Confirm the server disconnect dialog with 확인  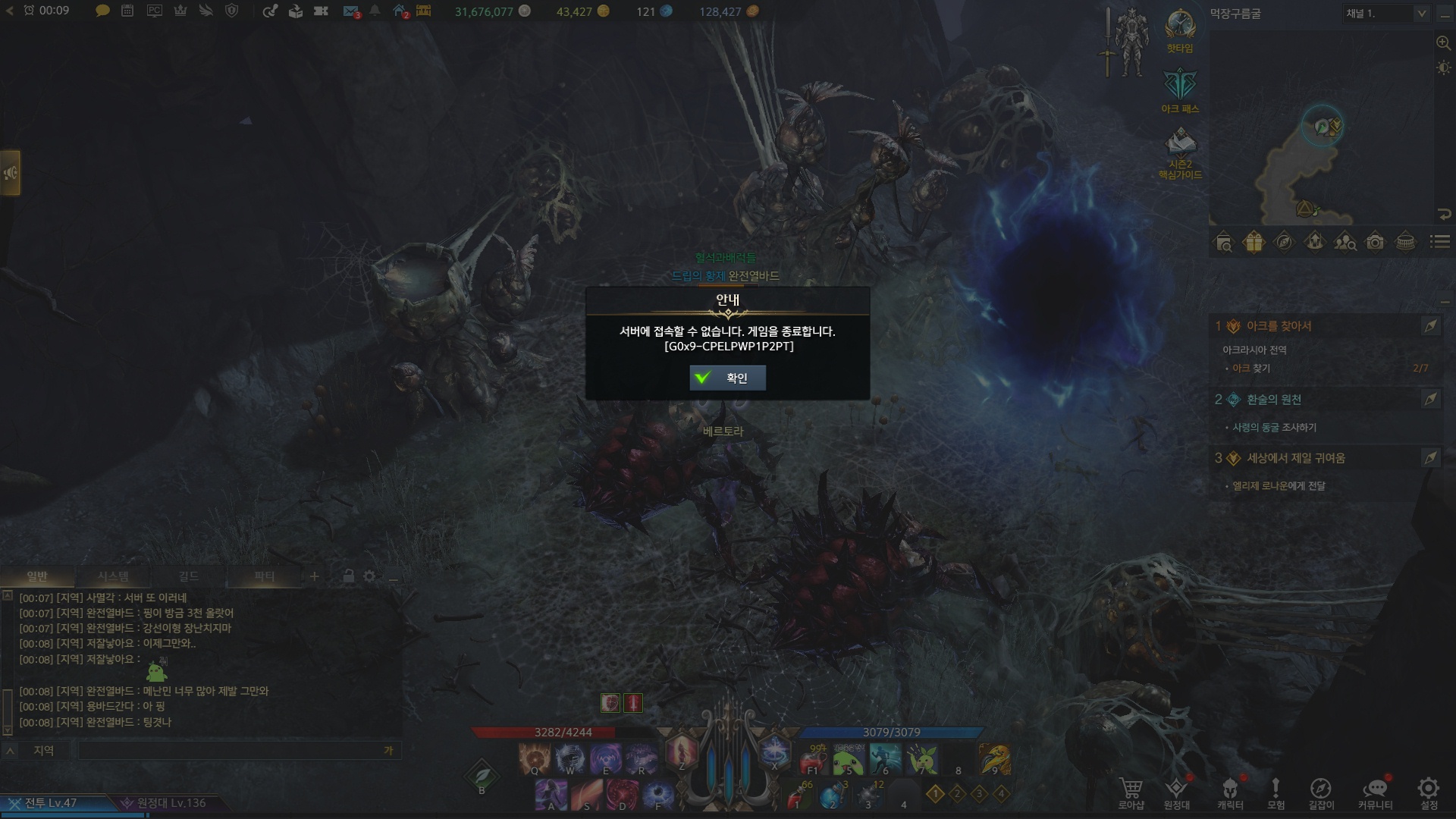[727, 378]
